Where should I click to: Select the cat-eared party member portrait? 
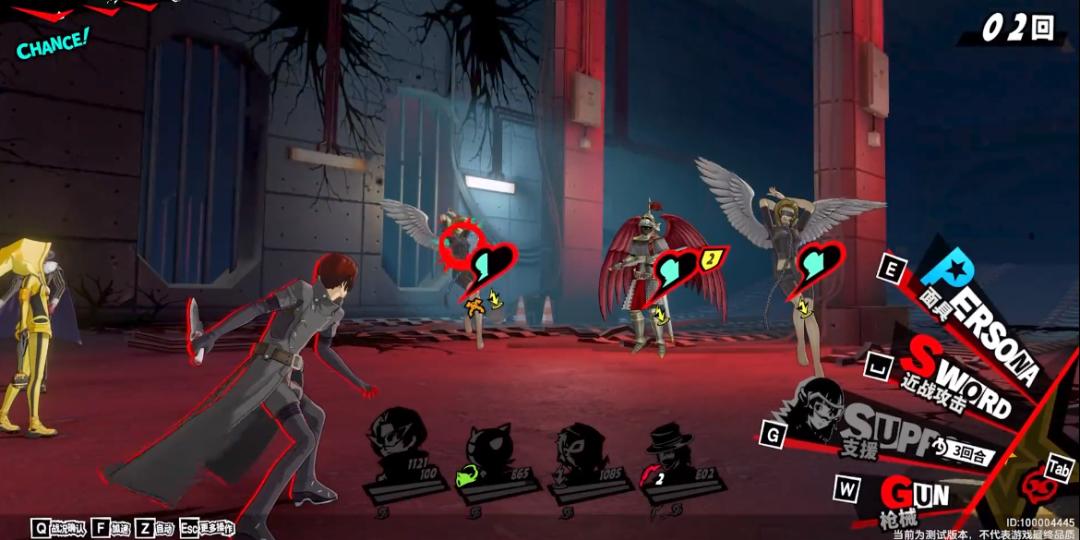tap(487, 442)
